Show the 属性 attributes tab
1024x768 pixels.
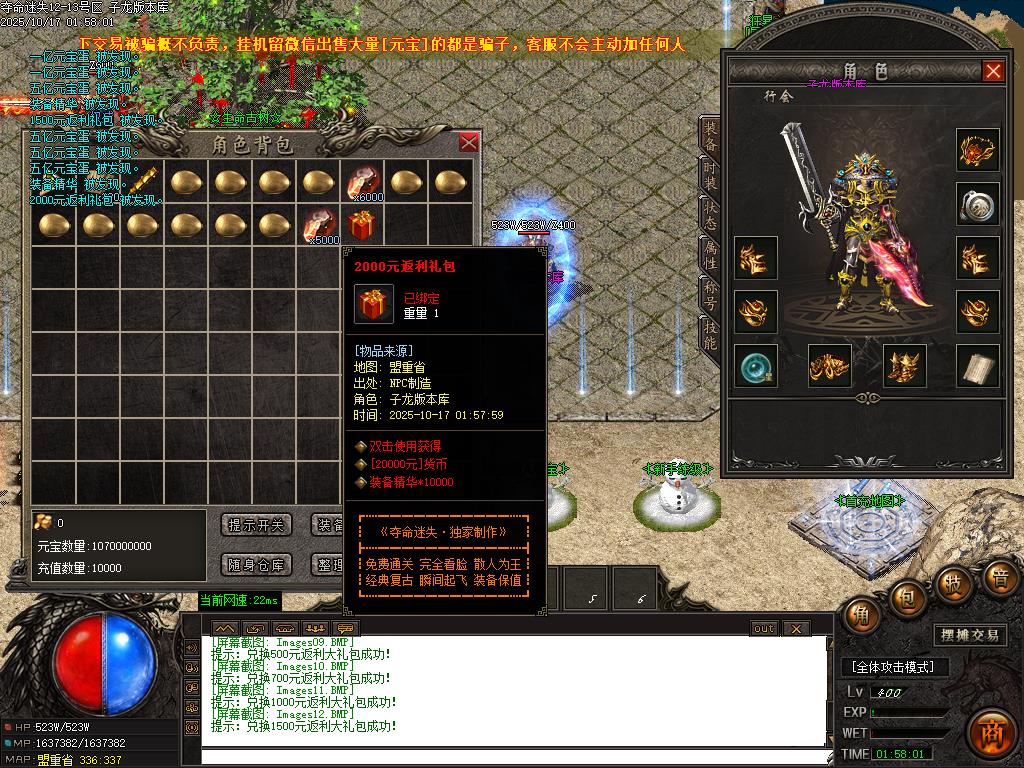[709, 259]
